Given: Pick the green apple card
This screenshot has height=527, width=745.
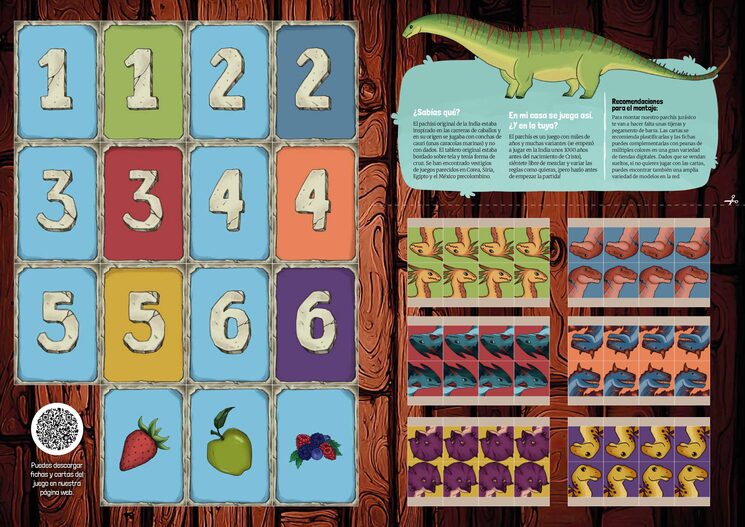Looking at the screenshot, I should (229, 446).
